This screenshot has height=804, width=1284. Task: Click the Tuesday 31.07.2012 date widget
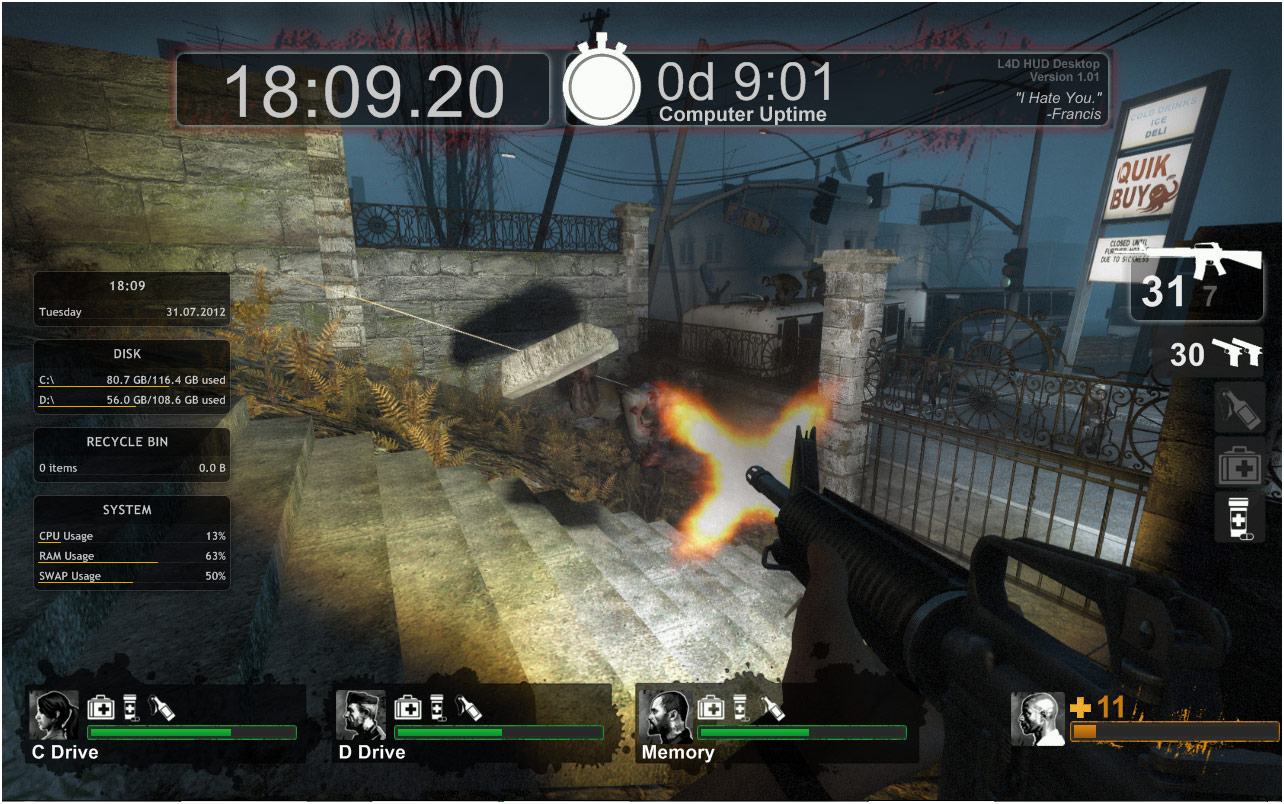pyautogui.click(x=132, y=312)
